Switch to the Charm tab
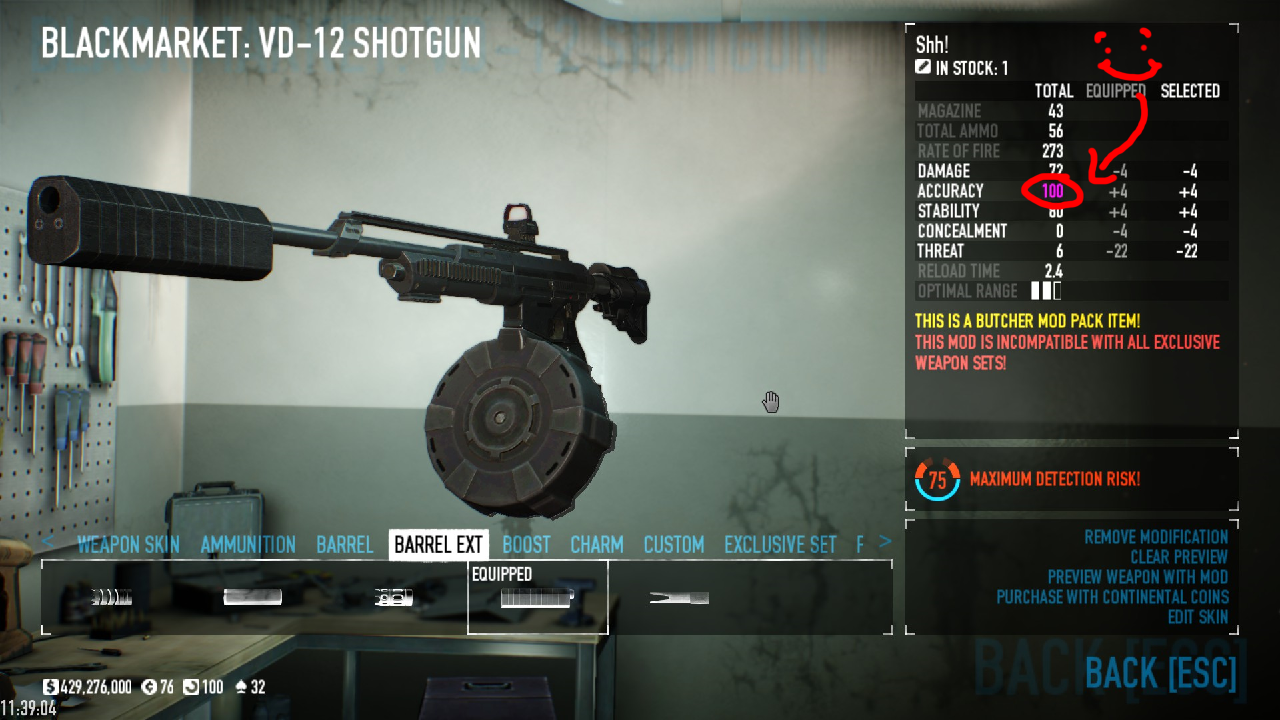This screenshot has width=1280, height=720. coord(596,545)
